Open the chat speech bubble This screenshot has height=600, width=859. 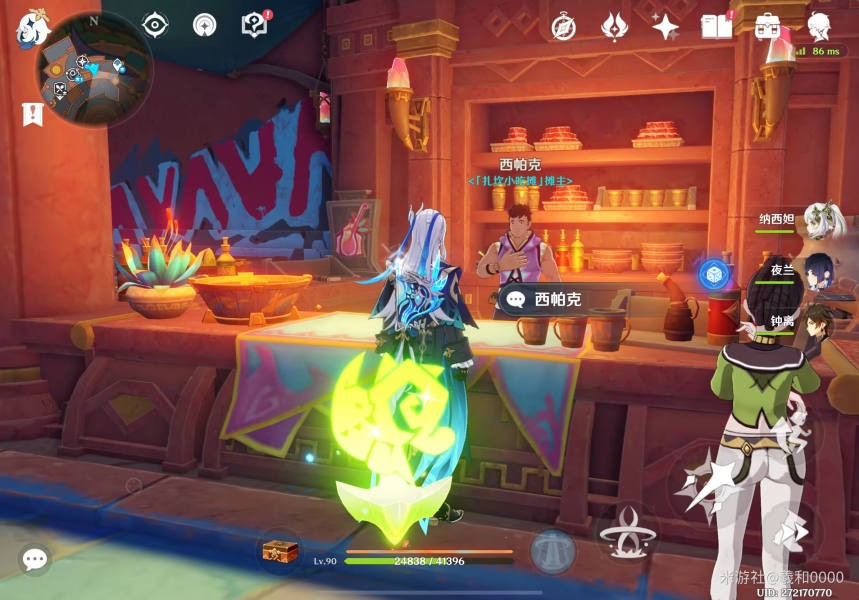click(35, 559)
